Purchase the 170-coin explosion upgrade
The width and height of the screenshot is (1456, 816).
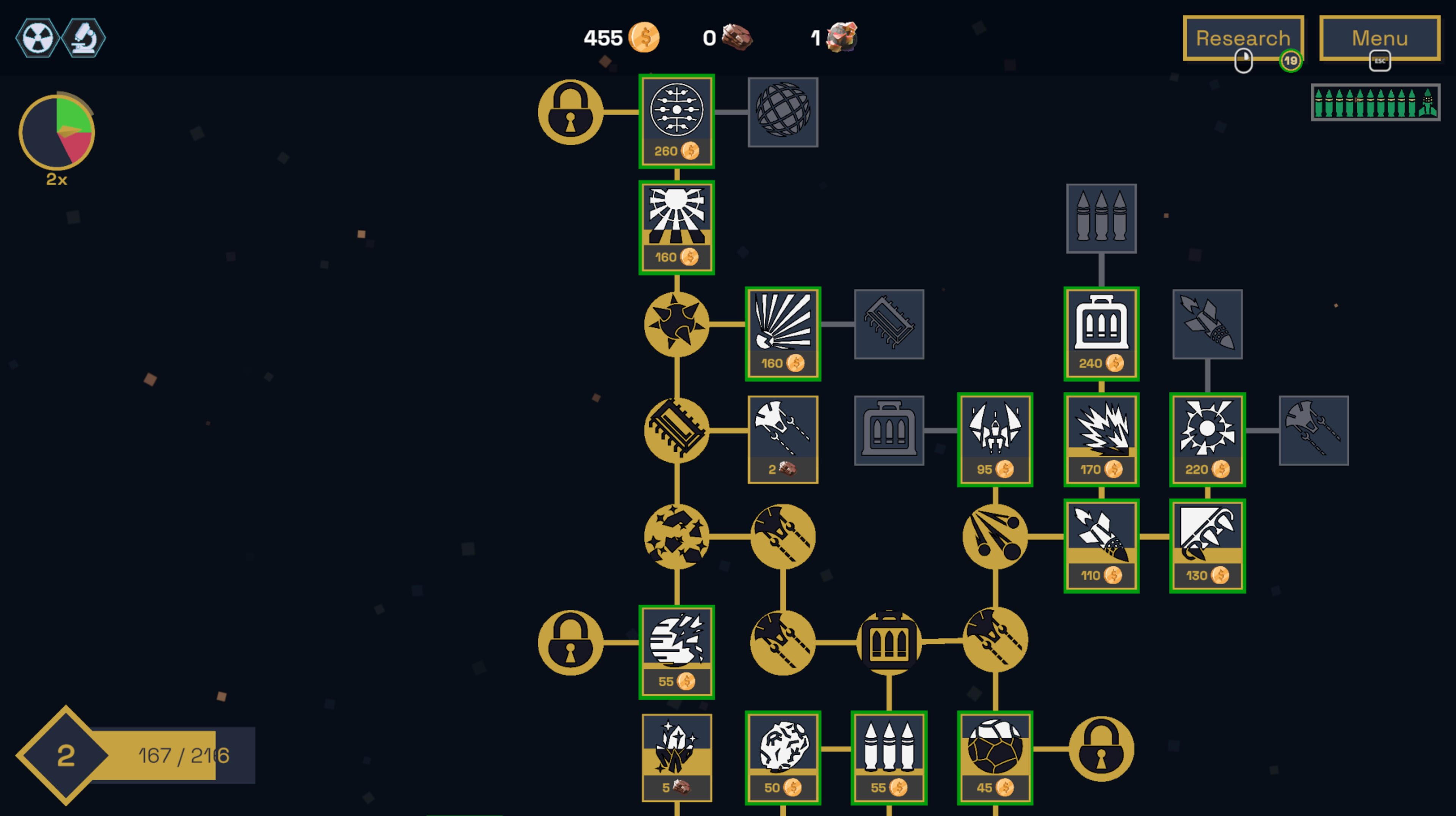tap(1101, 439)
